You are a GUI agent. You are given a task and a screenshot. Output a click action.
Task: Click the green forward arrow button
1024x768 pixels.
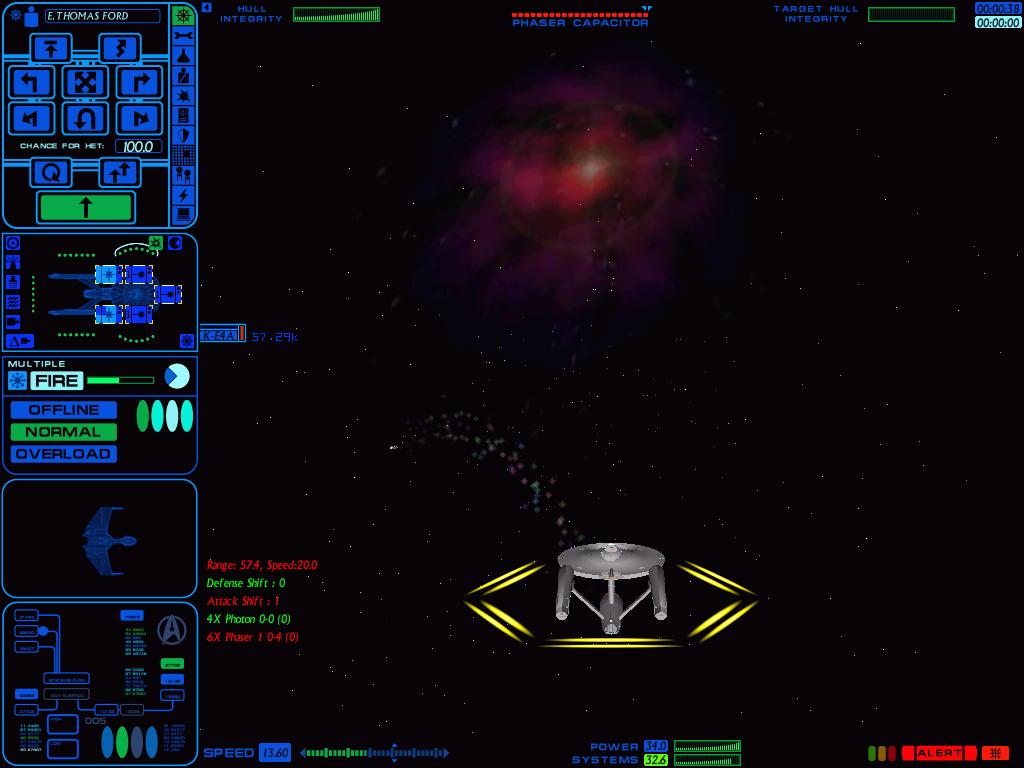[85, 207]
